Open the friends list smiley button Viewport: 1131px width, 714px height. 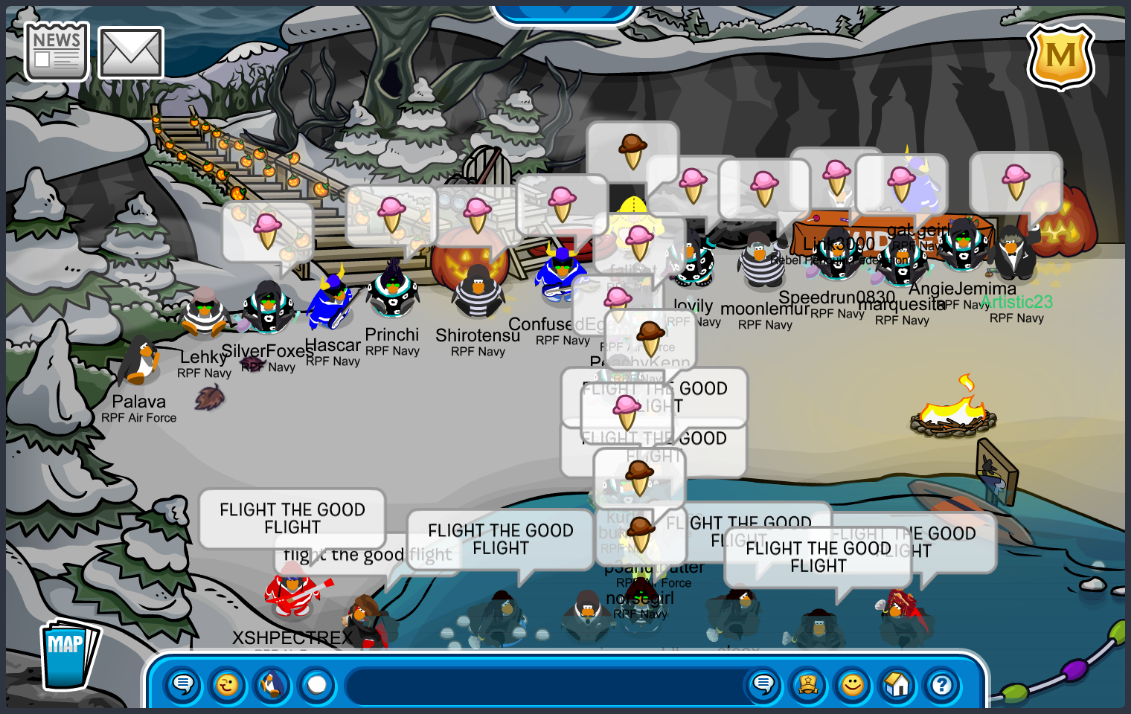tap(852, 685)
